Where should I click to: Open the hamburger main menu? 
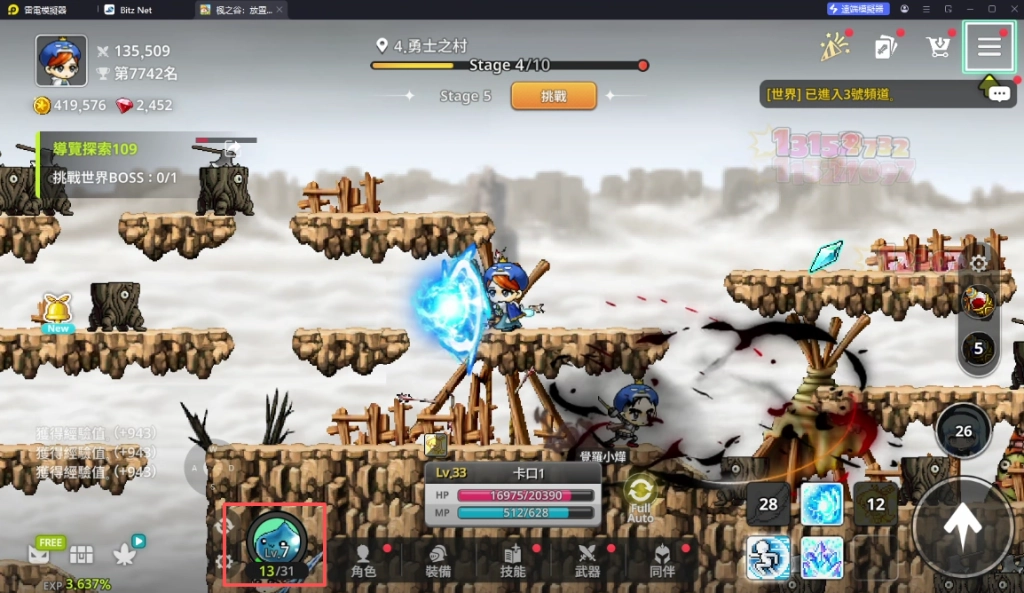[x=989, y=47]
